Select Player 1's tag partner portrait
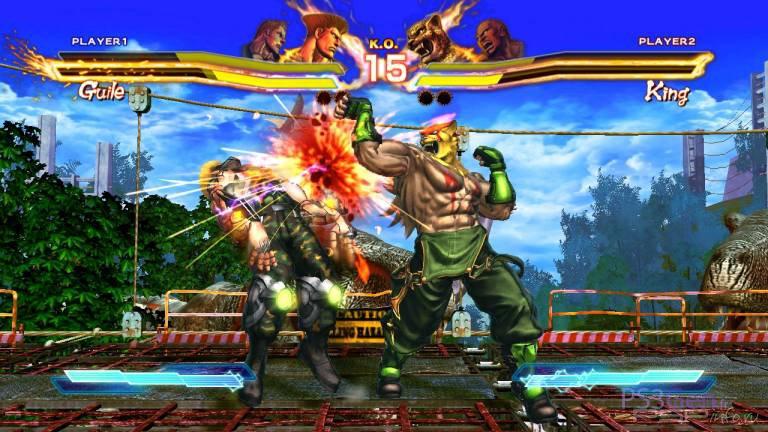Viewport: 768px width, 432px height. coord(267,40)
